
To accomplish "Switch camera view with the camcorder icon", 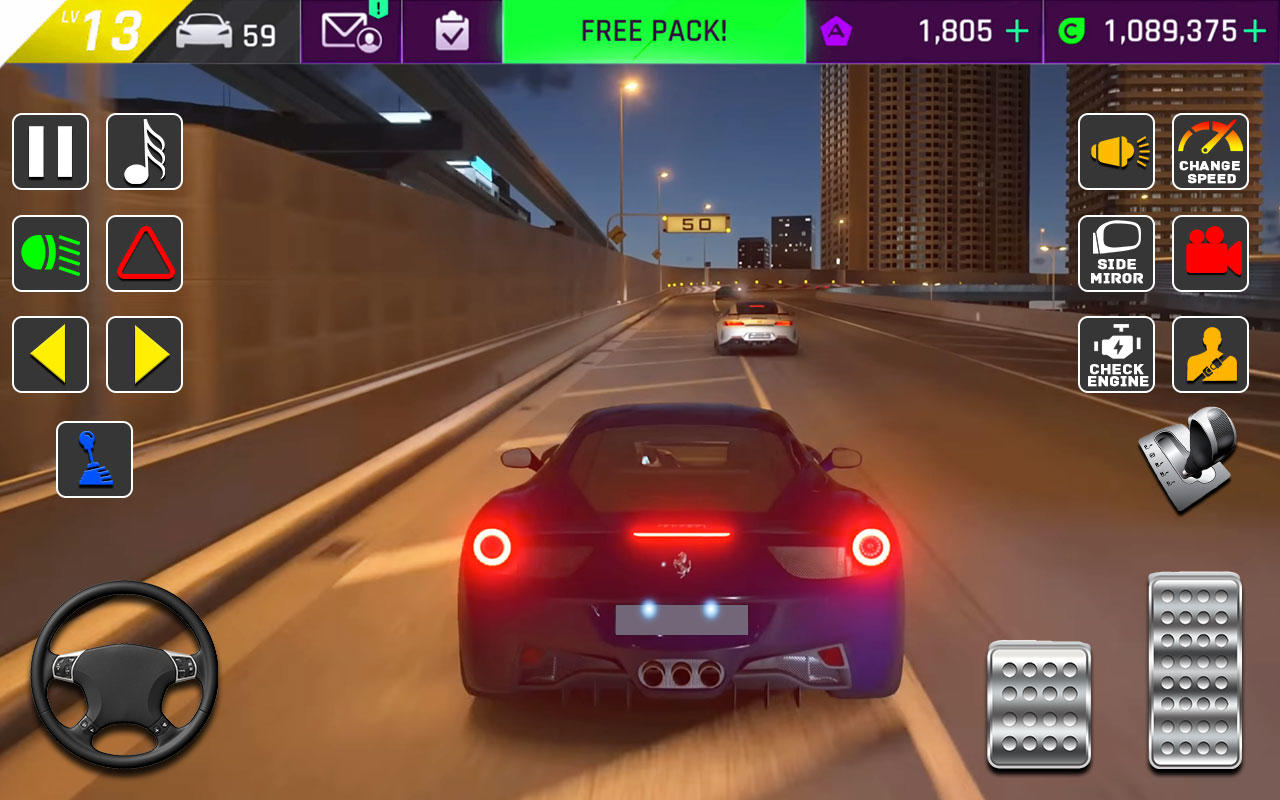I will (x=1210, y=253).
